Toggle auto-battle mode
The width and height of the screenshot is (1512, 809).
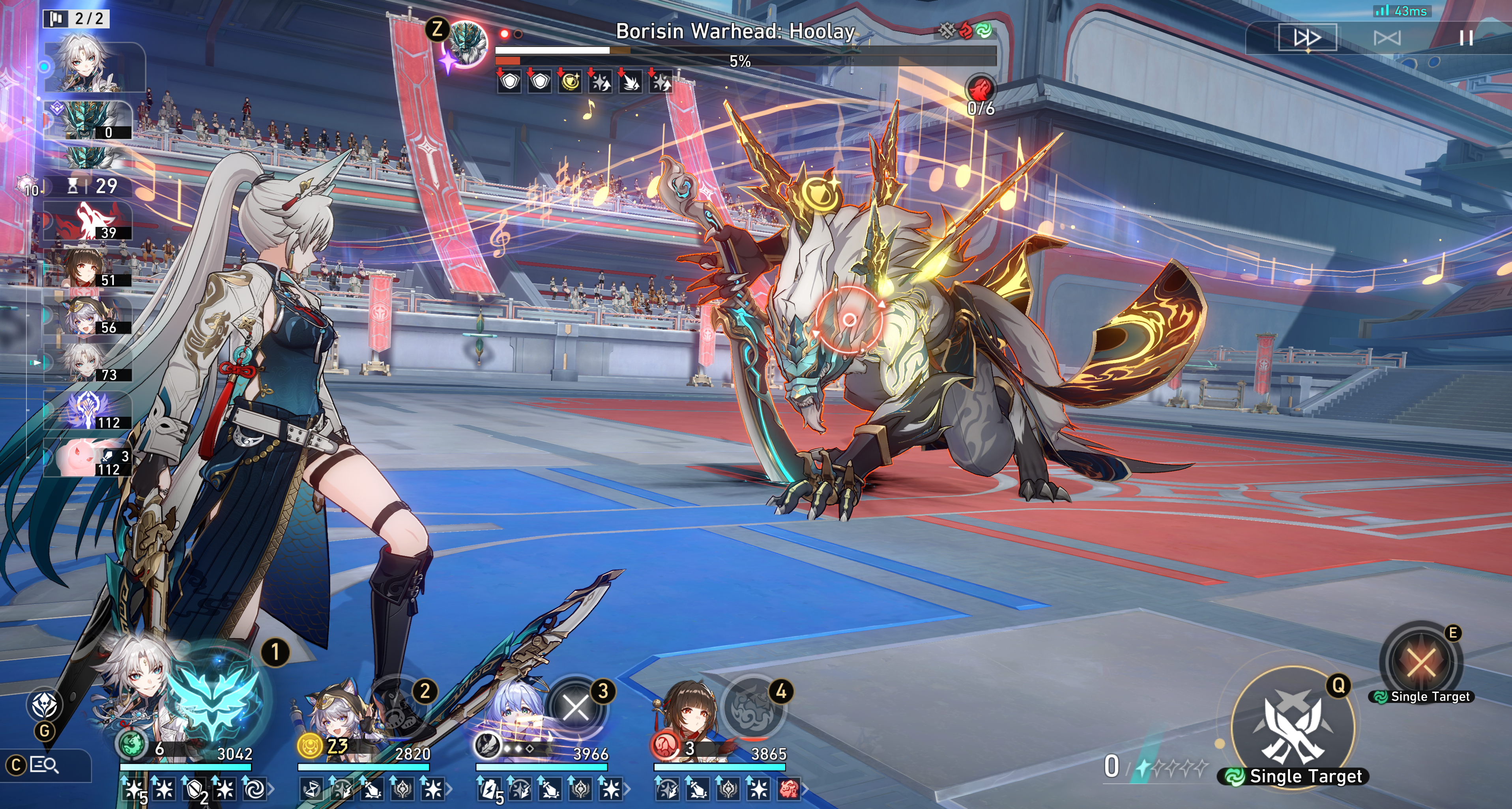[x=1387, y=38]
